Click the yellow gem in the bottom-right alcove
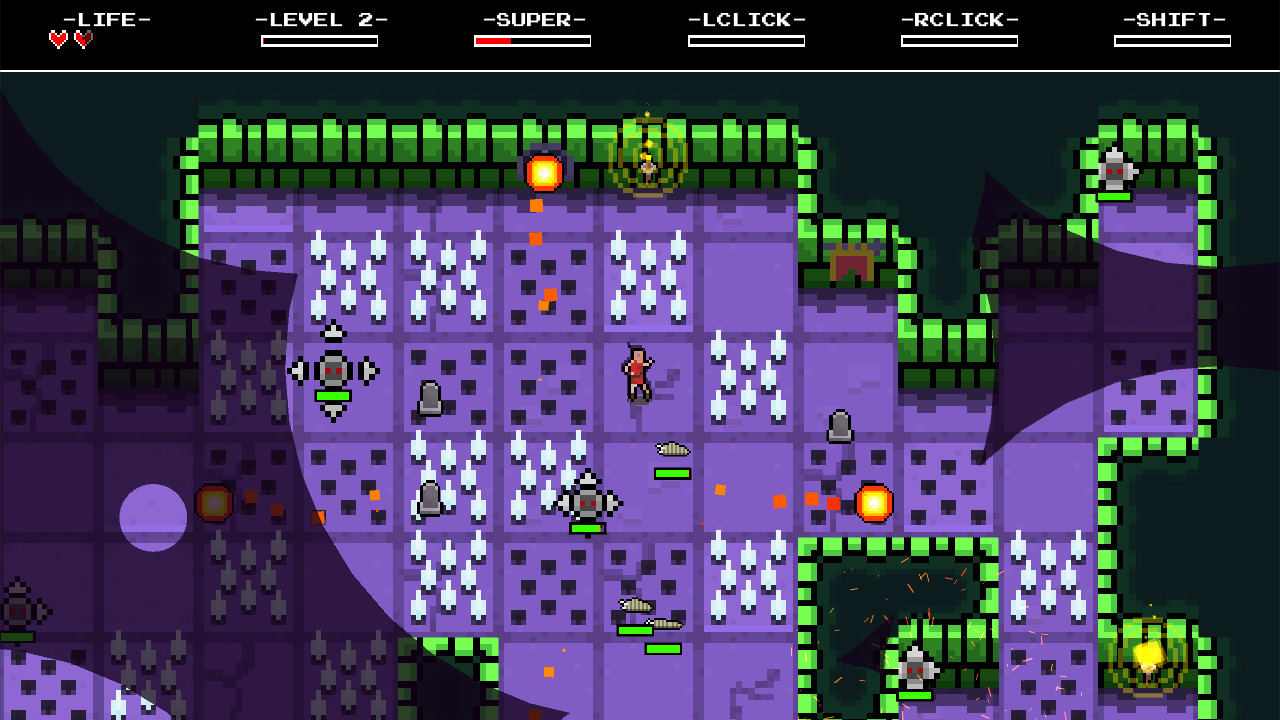Image resolution: width=1280 pixels, height=720 pixels. coord(1150,653)
